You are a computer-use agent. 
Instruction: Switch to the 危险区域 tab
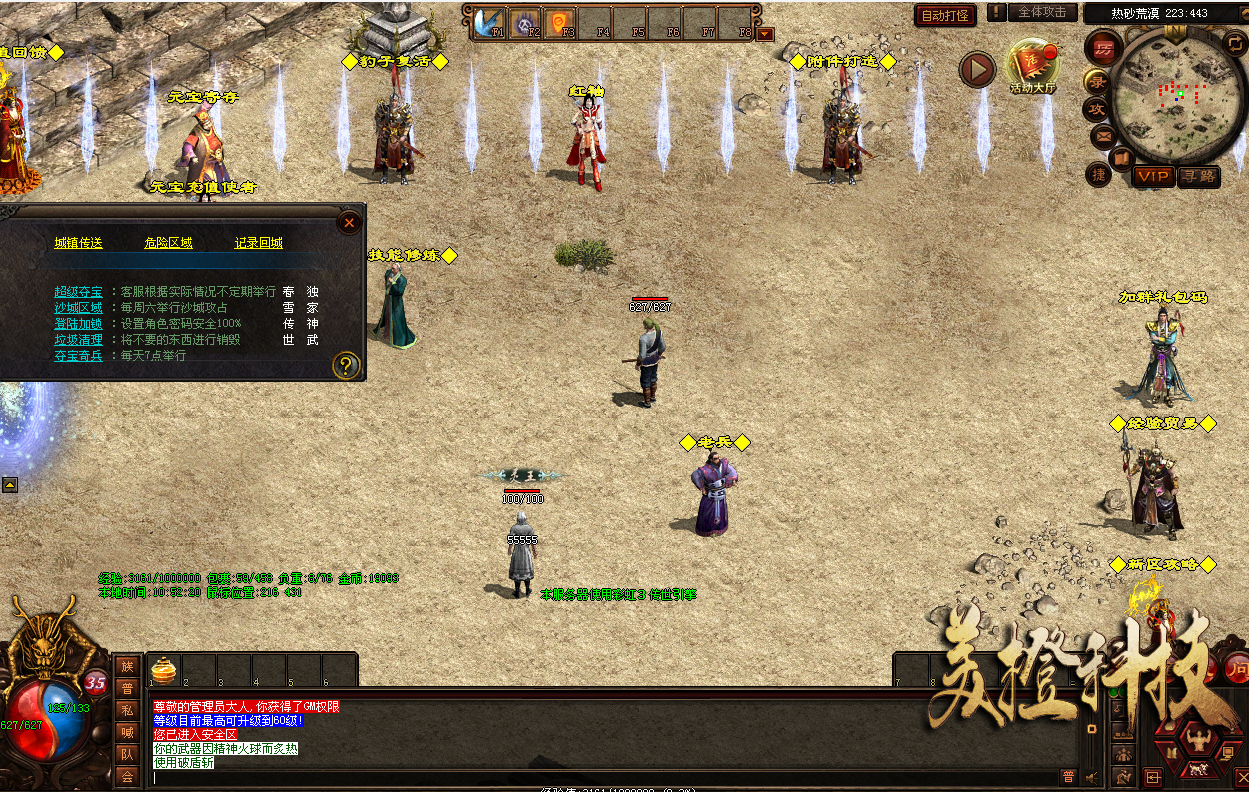(x=168, y=243)
